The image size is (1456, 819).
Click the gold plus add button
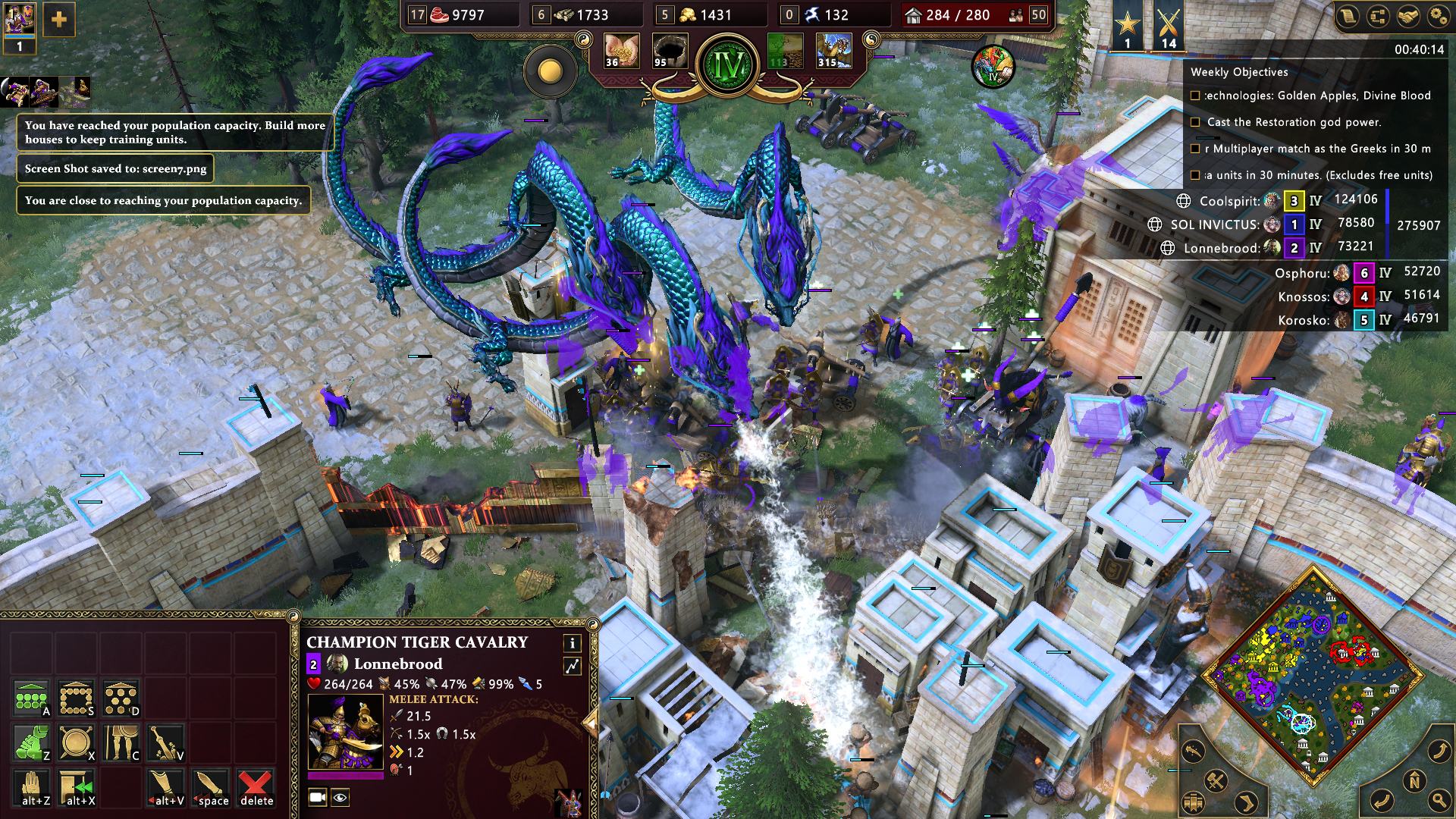58,20
